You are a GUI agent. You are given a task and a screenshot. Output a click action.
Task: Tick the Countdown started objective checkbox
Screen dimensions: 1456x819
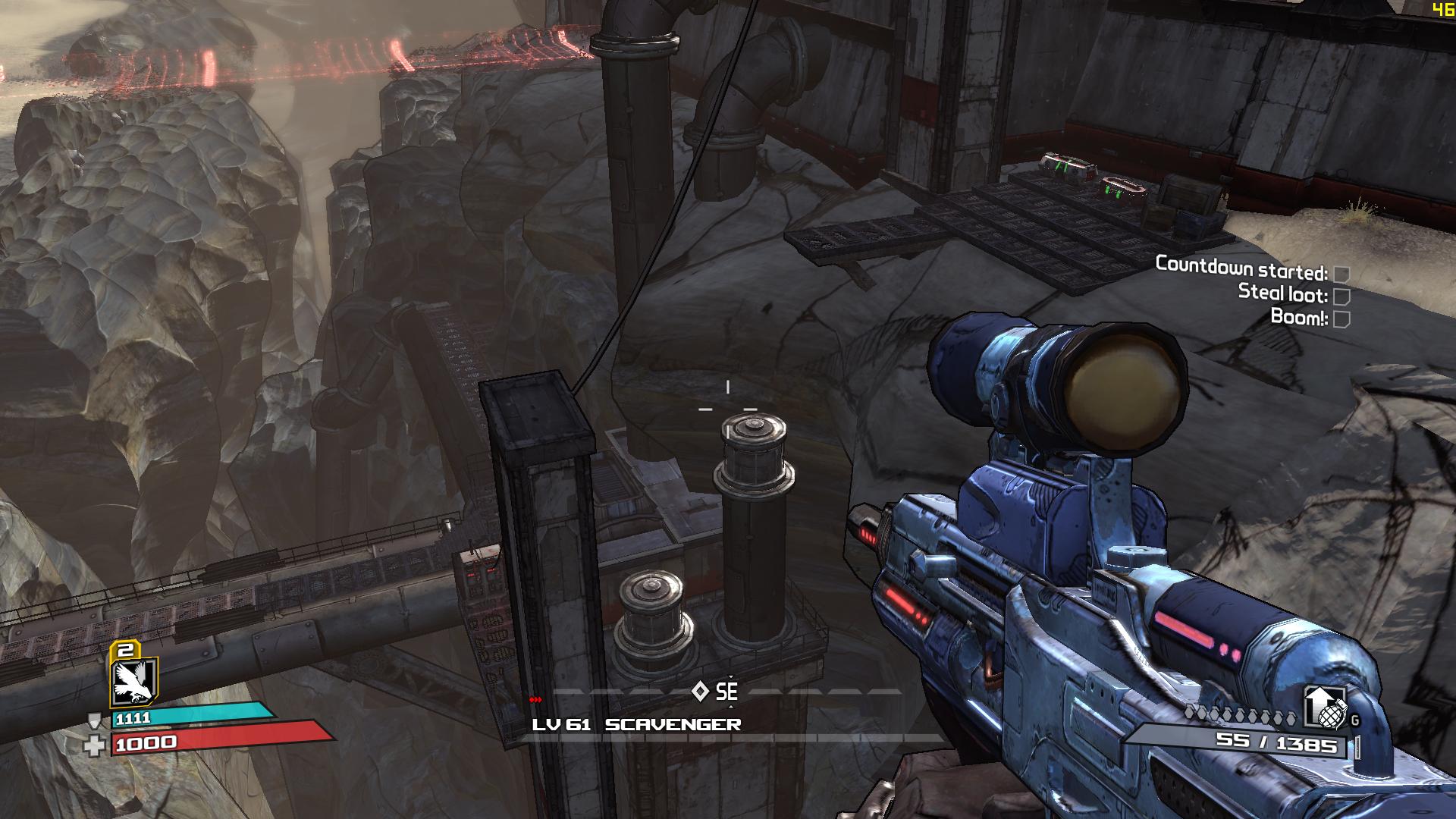point(1341,274)
